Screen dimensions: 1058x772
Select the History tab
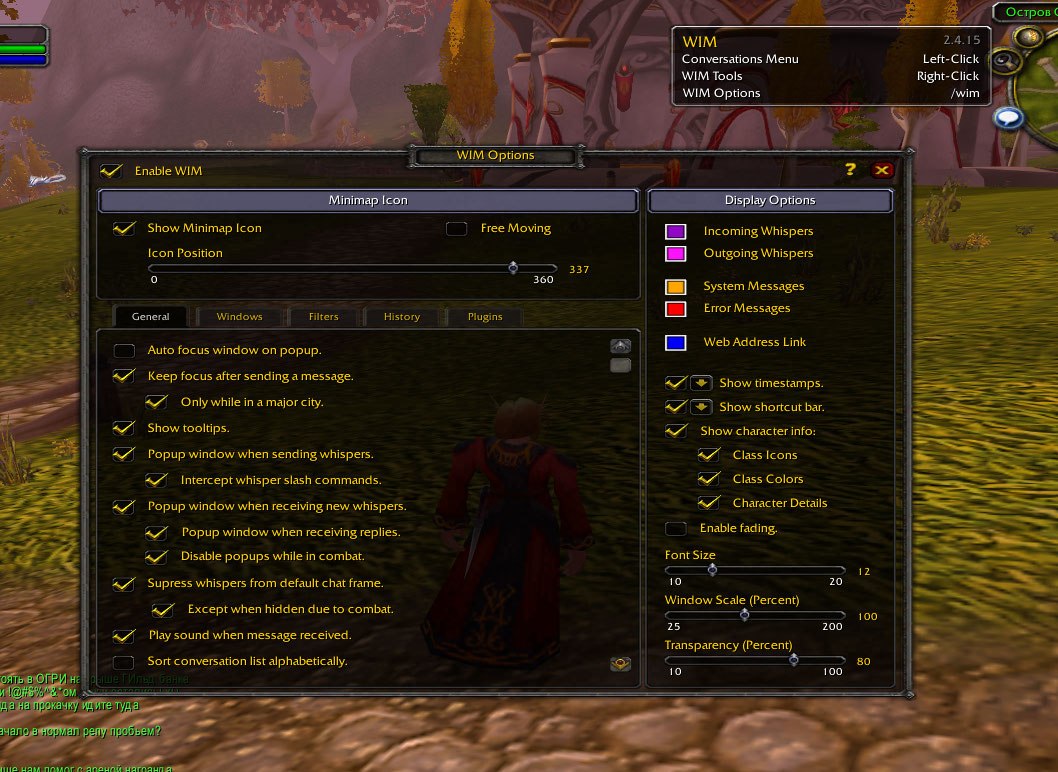coord(401,317)
